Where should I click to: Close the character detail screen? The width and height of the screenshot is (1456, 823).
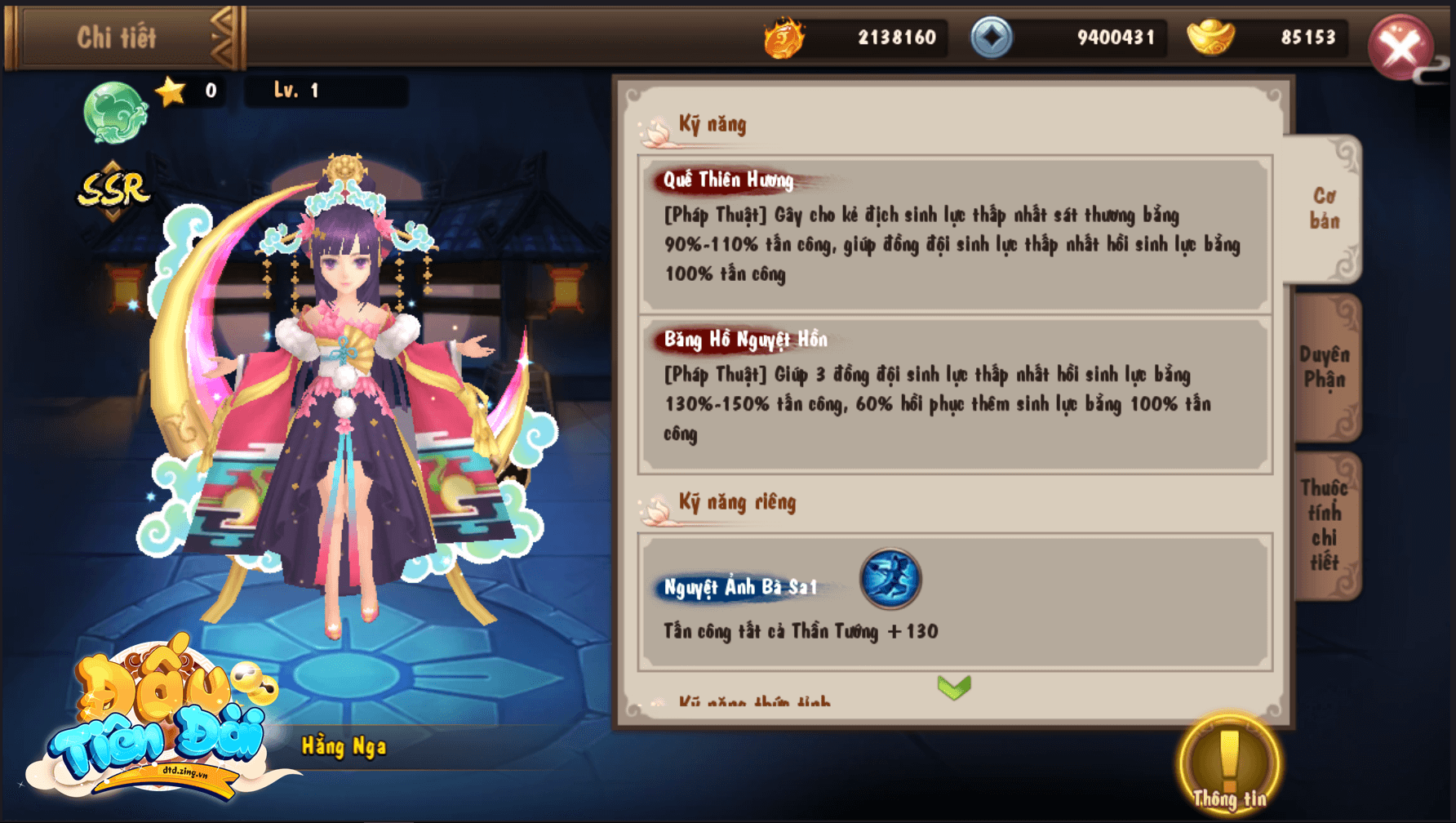(x=1401, y=47)
